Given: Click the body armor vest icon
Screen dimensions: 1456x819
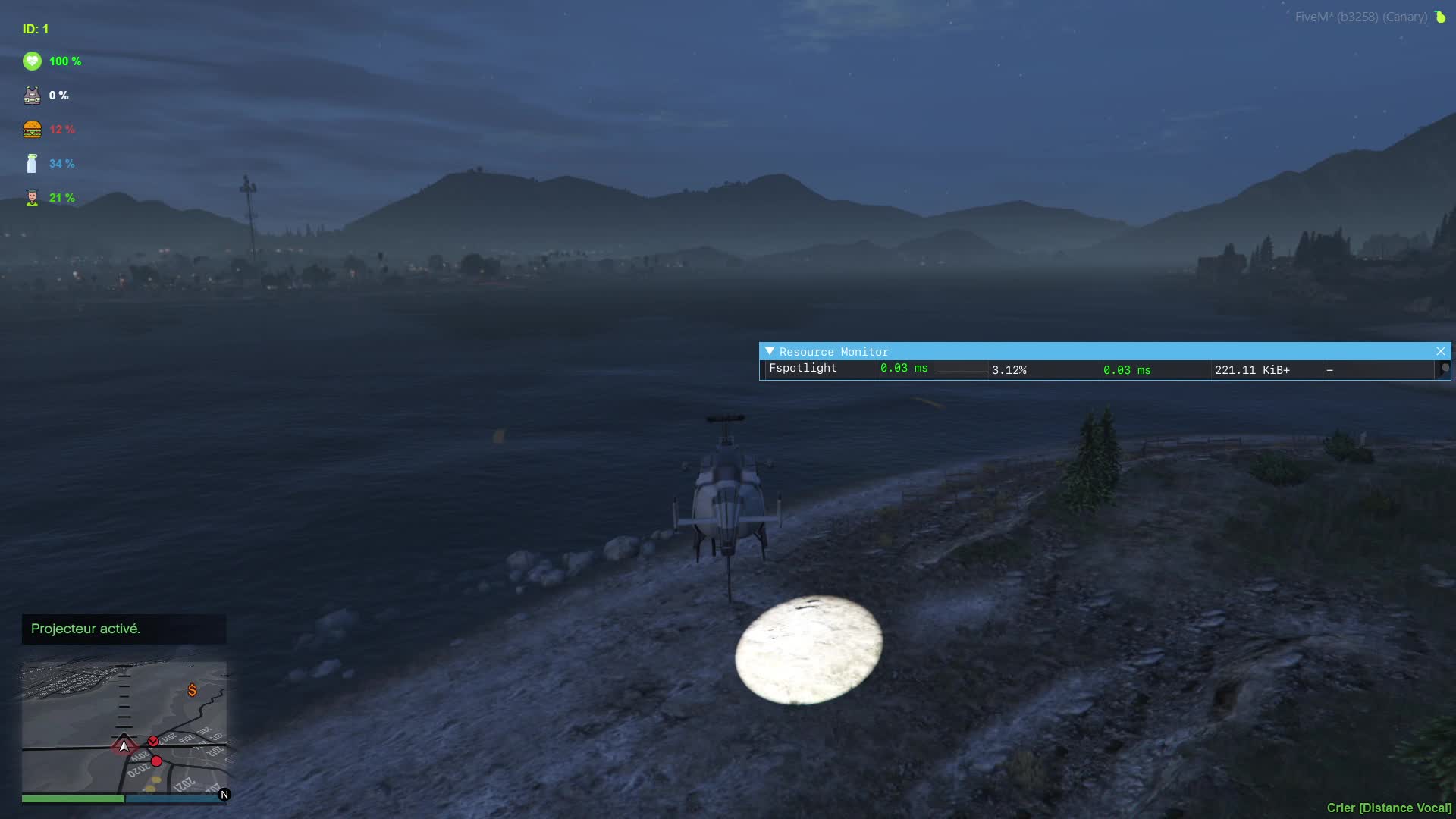Looking at the screenshot, I should coord(32,96).
